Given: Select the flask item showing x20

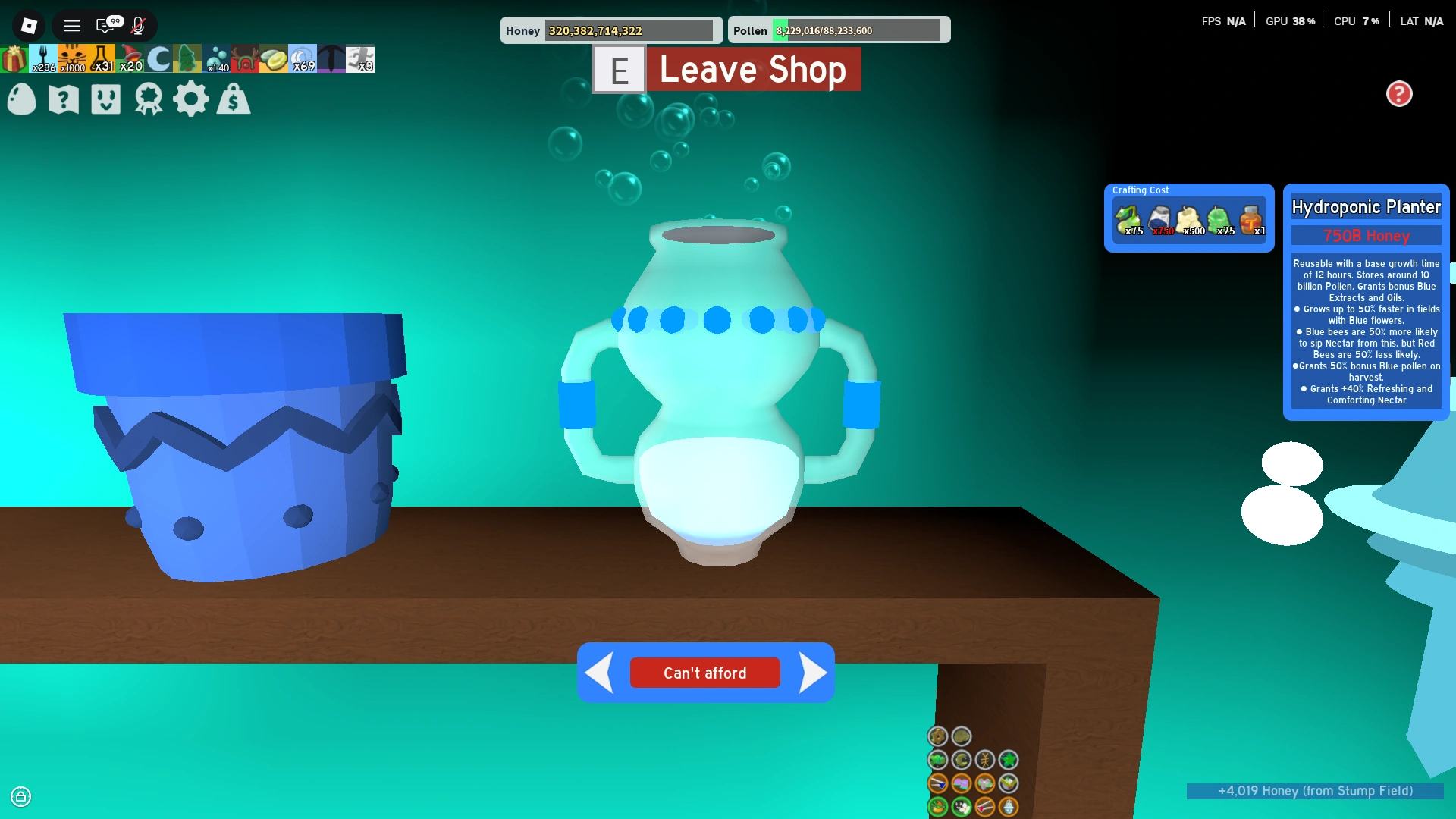Looking at the screenshot, I should pos(101,58).
